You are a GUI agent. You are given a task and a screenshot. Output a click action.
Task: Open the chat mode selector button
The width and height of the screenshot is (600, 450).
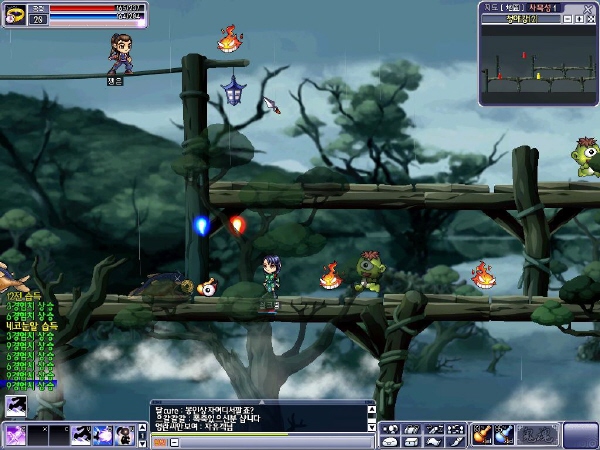tap(159, 441)
